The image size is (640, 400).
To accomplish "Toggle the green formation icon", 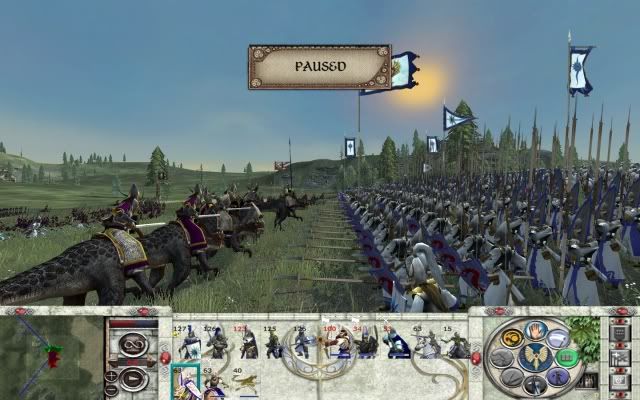I will (x=566, y=357).
